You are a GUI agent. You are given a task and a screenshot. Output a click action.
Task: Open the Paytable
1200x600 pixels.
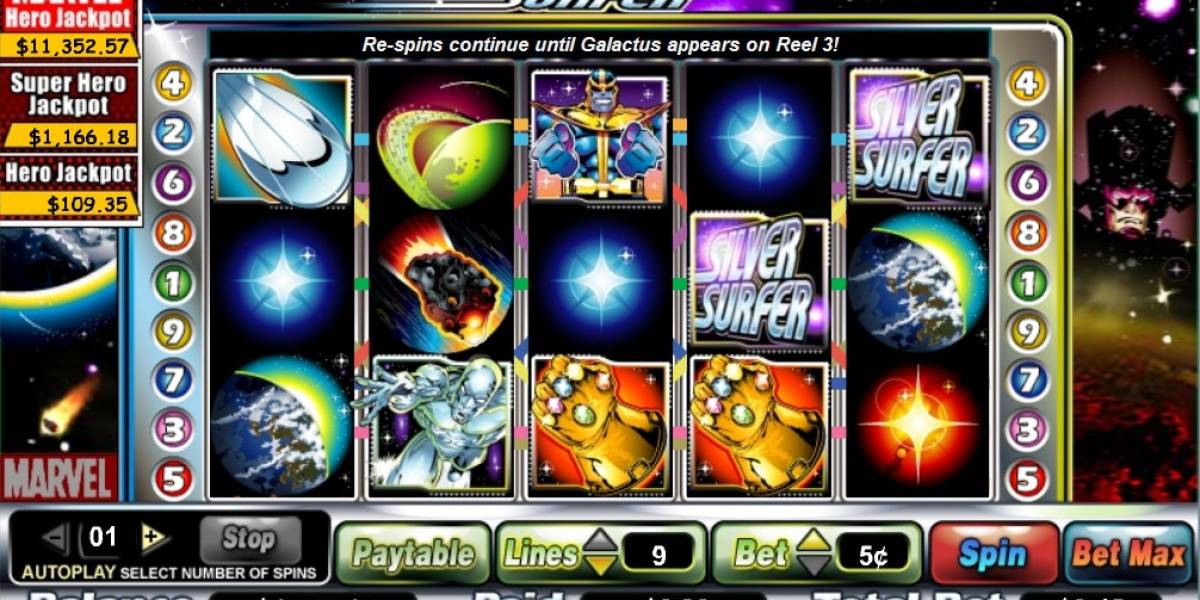[x=413, y=553]
